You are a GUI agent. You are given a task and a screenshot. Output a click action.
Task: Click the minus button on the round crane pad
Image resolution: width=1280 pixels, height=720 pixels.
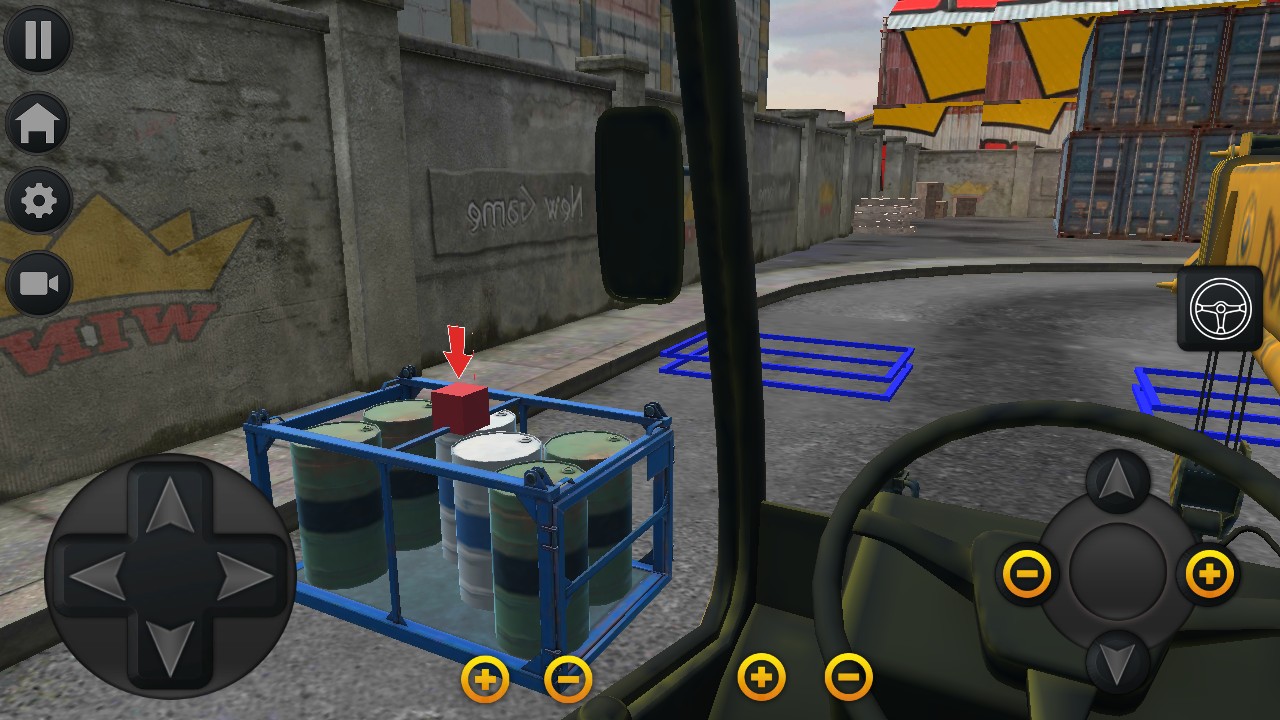point(1027,574)
